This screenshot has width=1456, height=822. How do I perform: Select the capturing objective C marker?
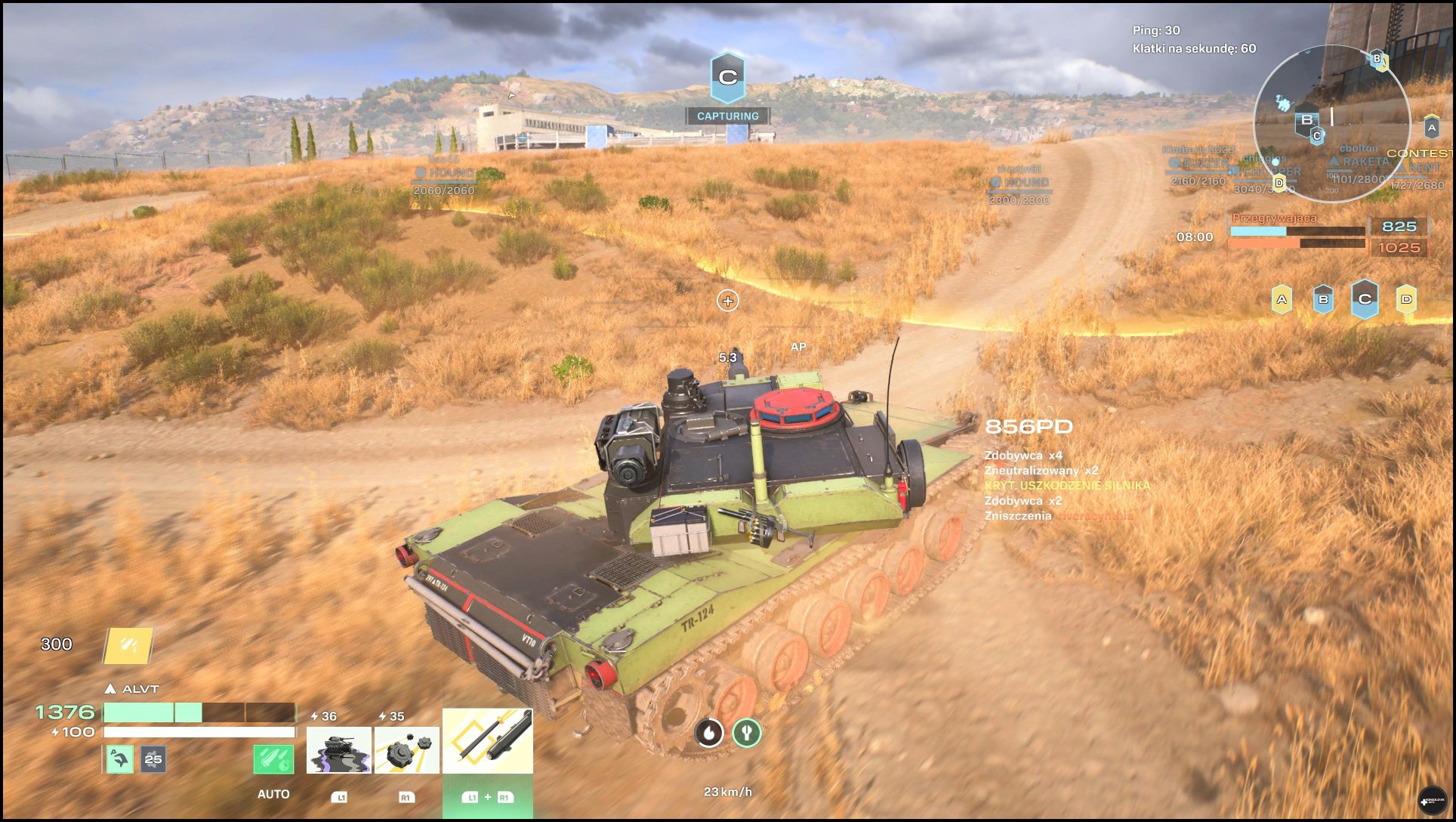727,77
